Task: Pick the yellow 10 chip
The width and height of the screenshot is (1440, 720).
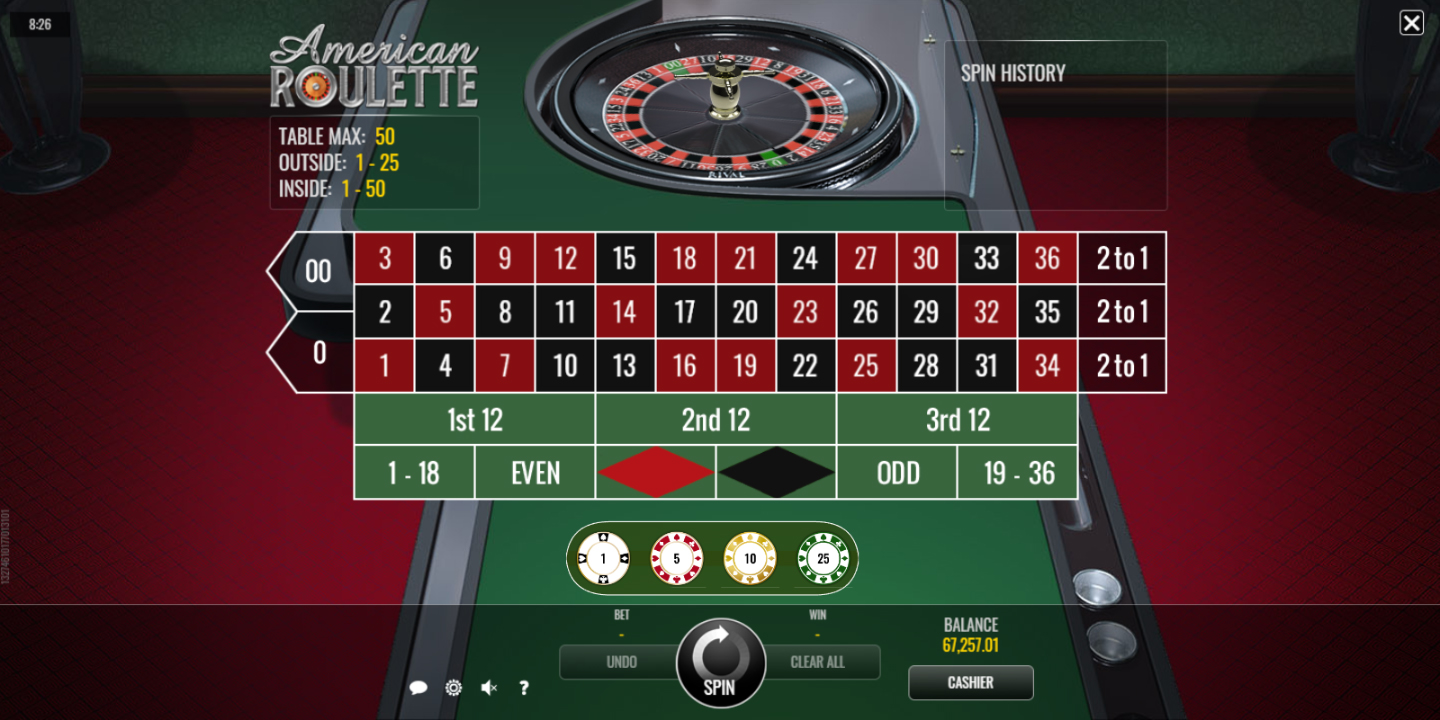Action: [750, 558]
